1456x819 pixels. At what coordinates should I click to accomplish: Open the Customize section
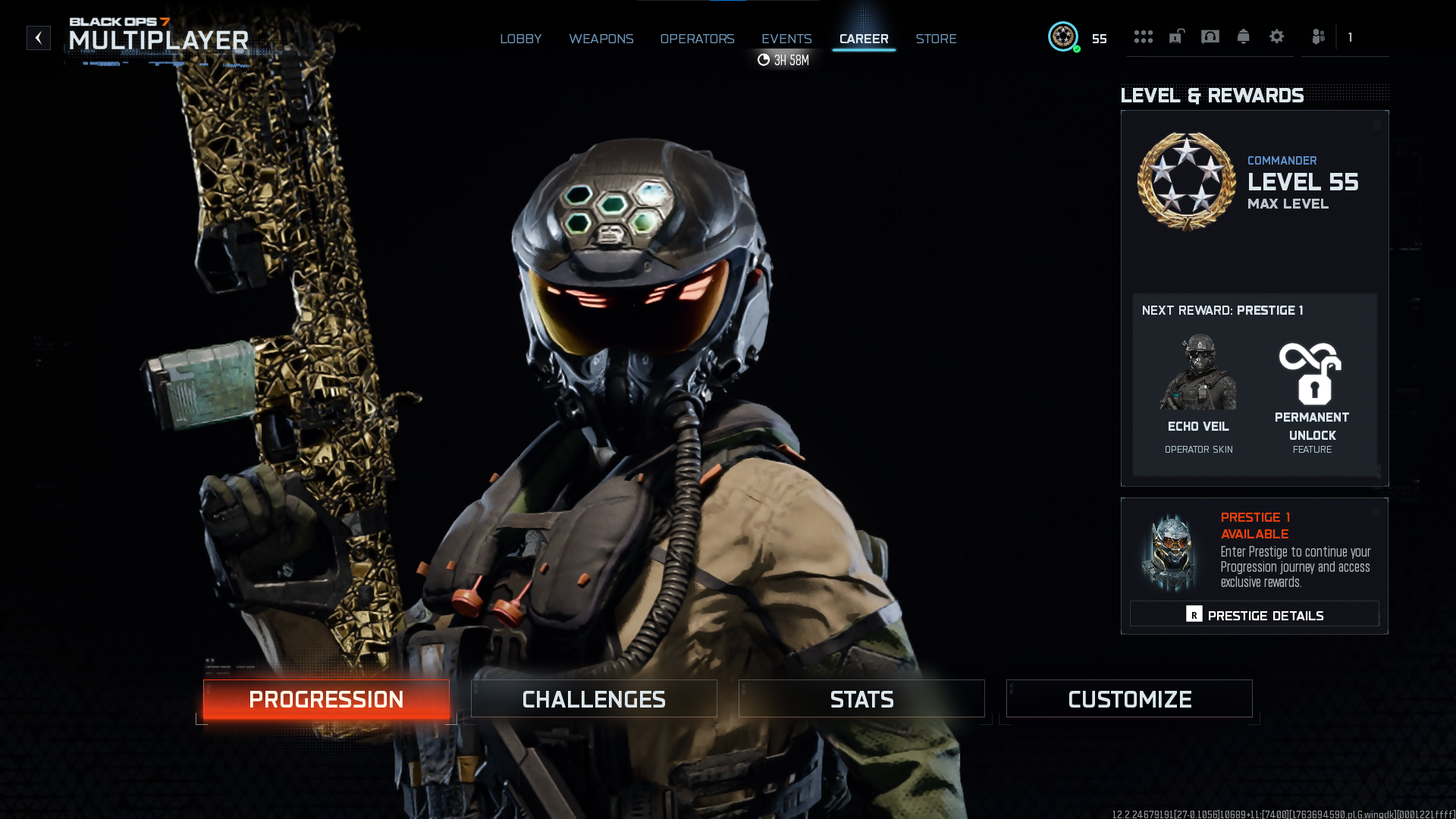1129,698
